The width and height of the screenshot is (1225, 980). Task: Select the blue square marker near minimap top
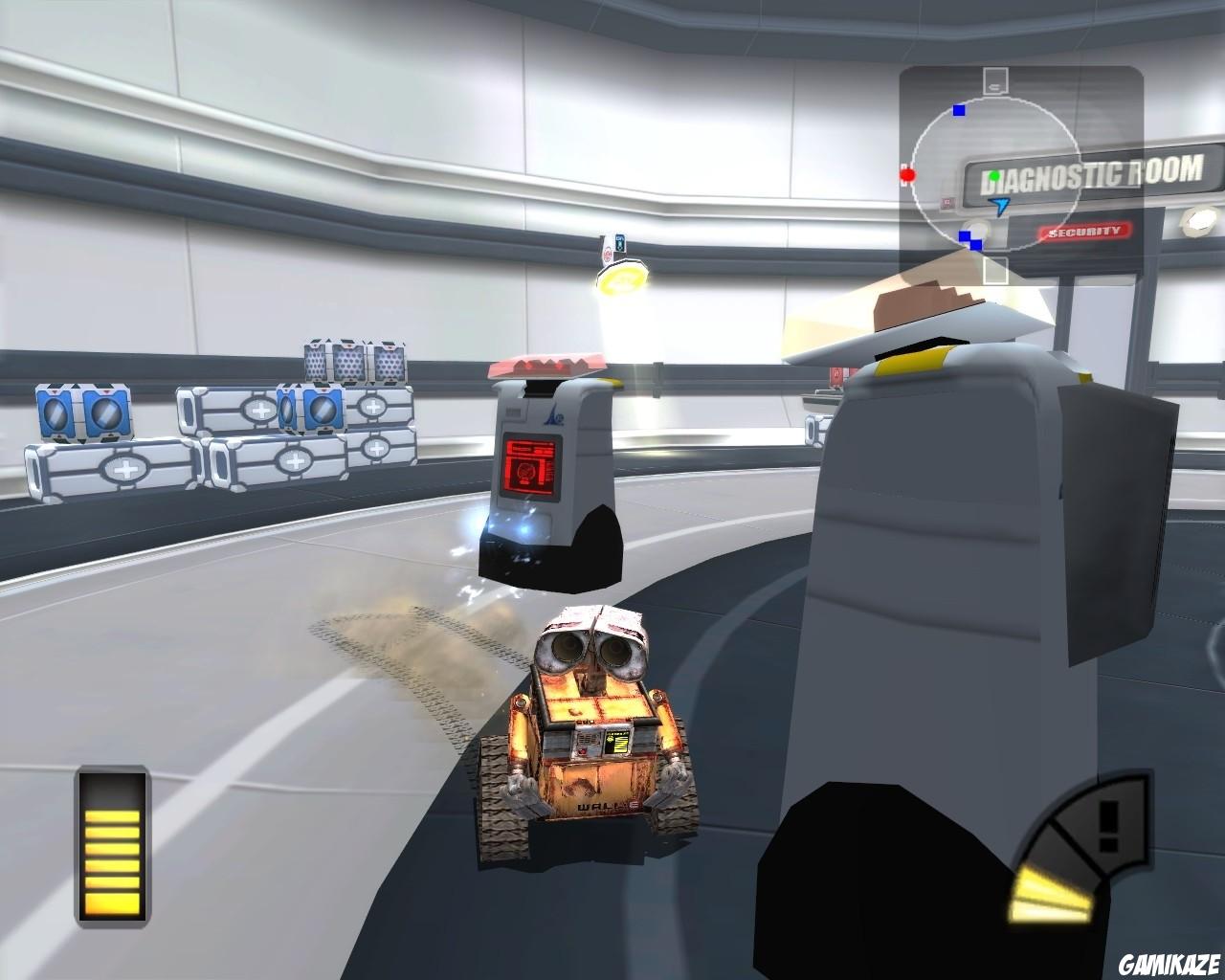(x=958, y=111)
